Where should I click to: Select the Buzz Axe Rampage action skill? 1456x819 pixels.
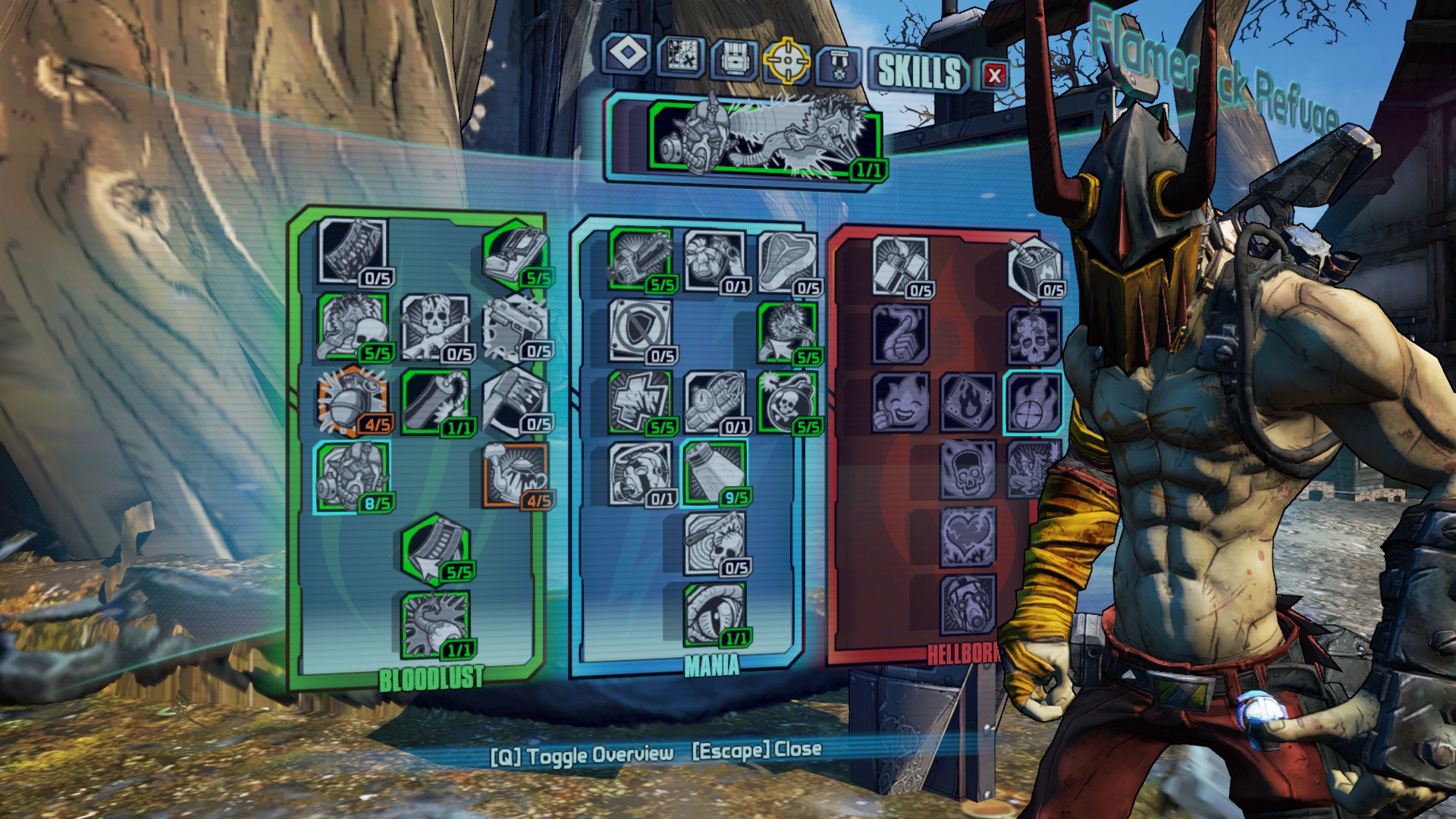pyautogui.click(x=764, y=138)
